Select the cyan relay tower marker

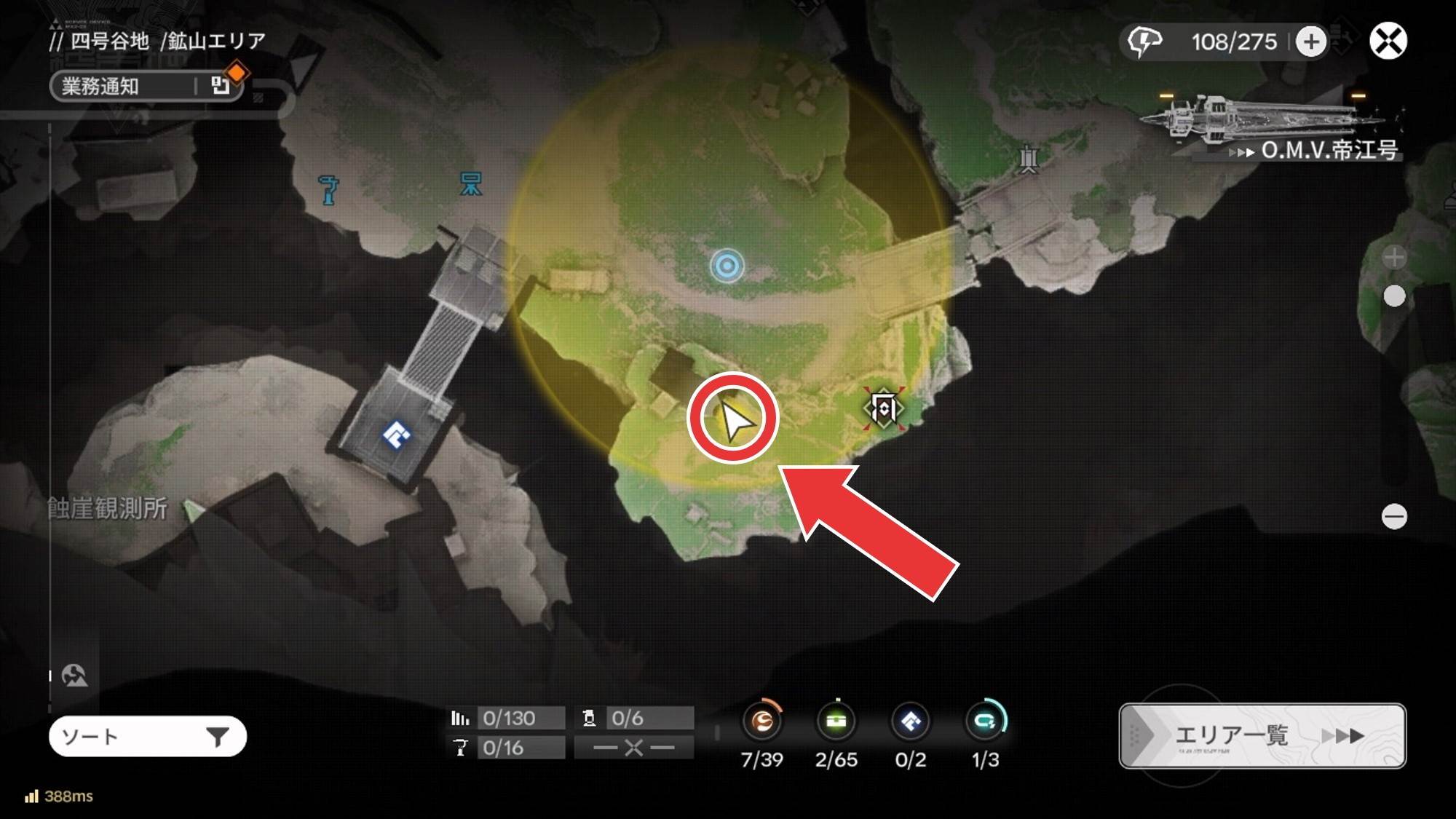(x=471, y=183)
